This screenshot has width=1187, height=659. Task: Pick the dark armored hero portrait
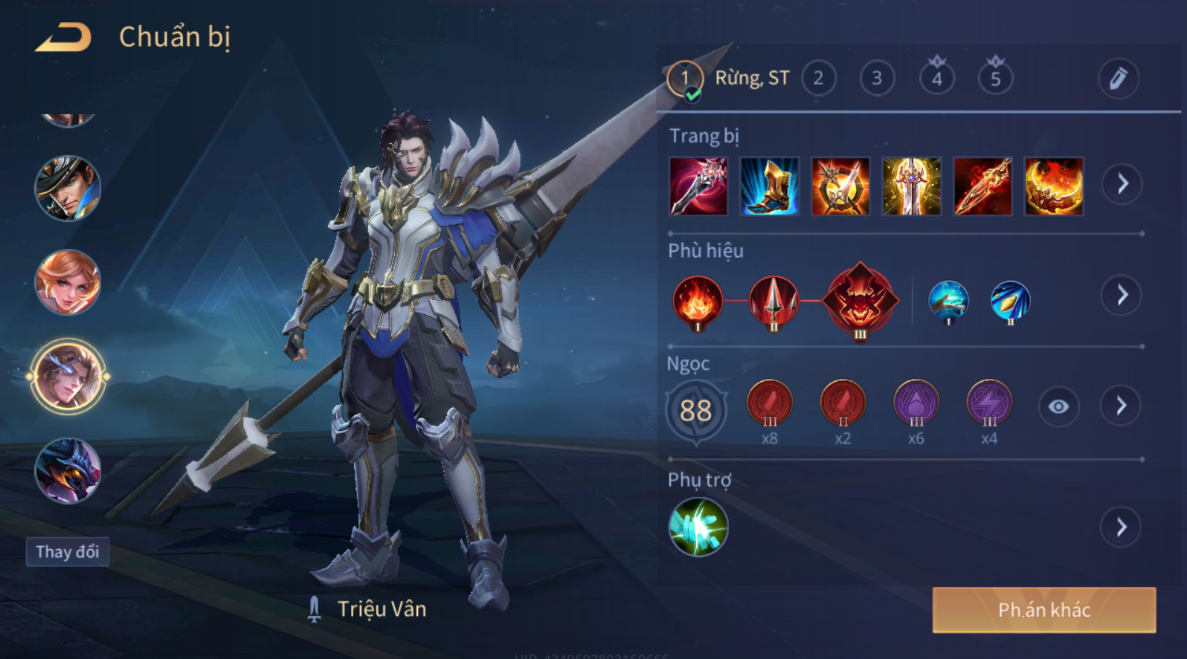point(68,470)
